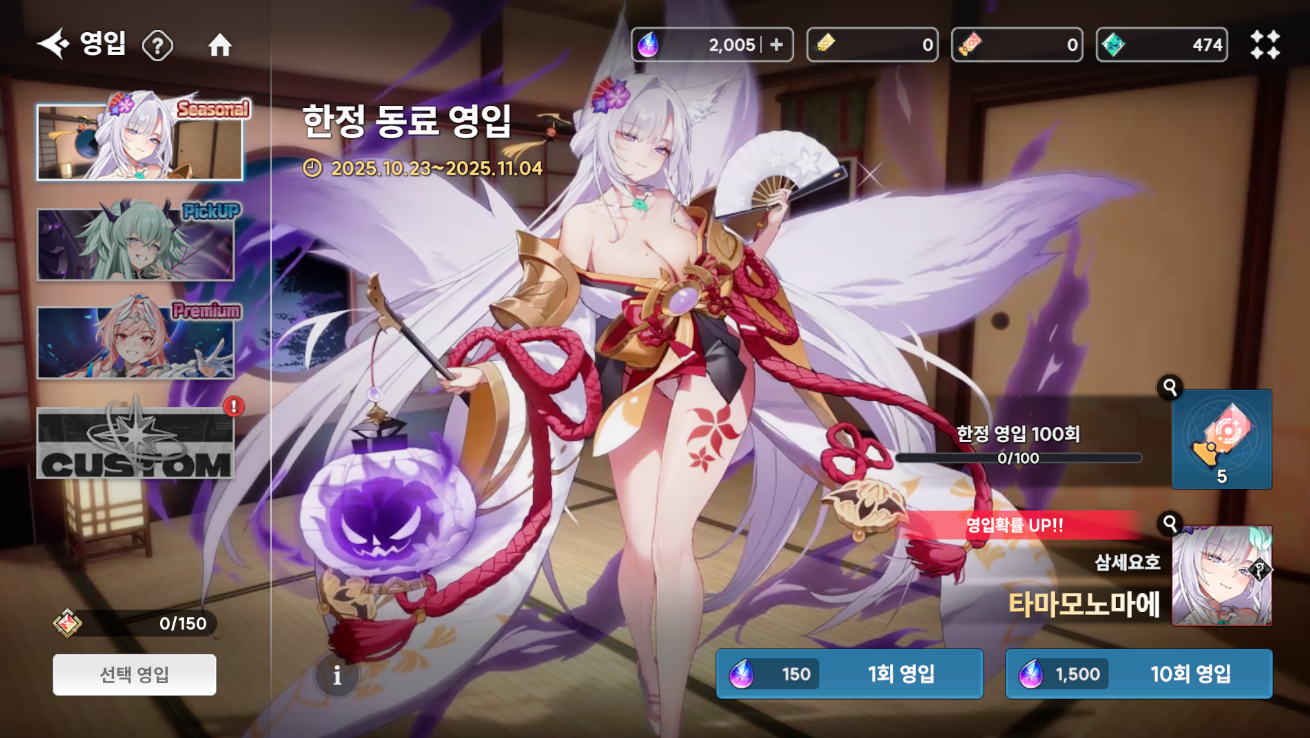Image resolution: width=1310 pixels, height=738 pixels.
Task: Click the 선택 영입 button
Action: (x=134, y=675)
